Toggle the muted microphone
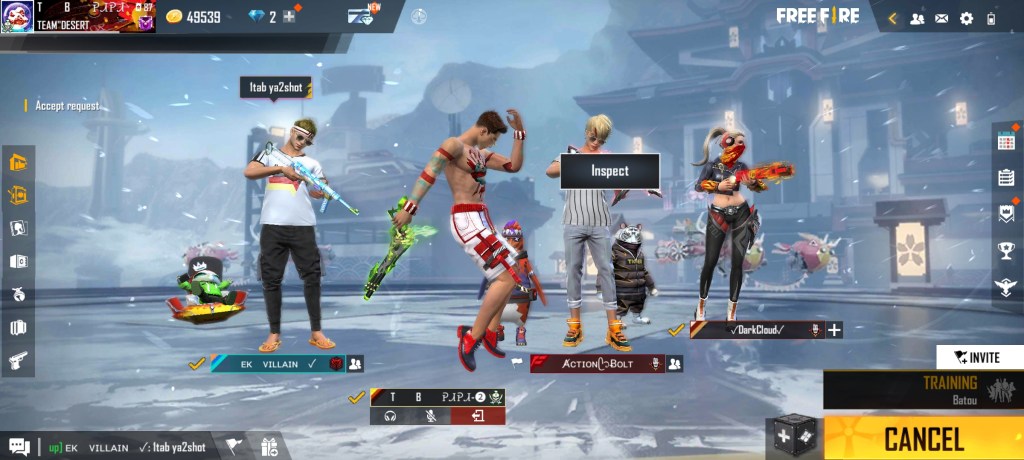The width and height of the screenshot is (1024, 460). 431,415
